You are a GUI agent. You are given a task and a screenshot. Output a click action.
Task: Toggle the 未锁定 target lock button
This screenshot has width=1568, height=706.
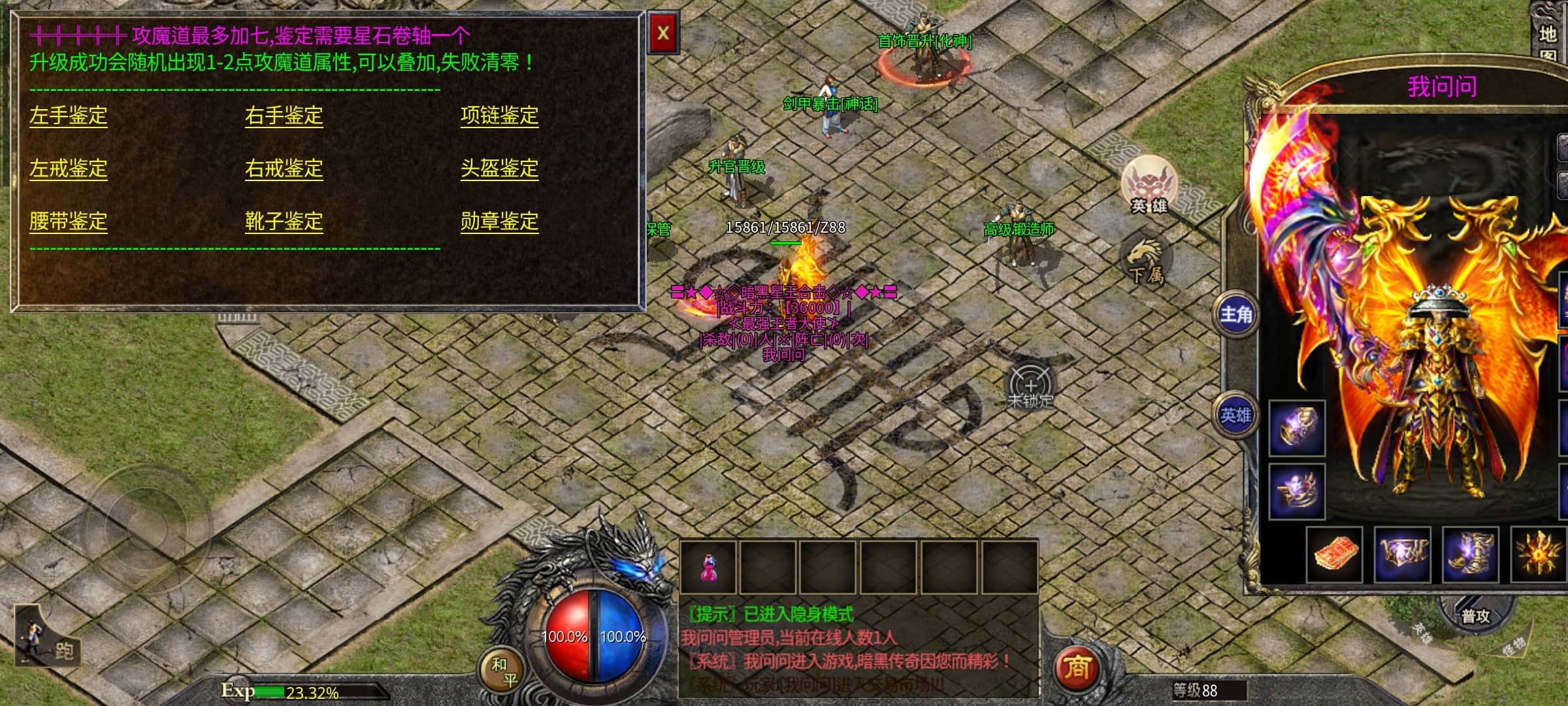click(x=1030, y=387)
